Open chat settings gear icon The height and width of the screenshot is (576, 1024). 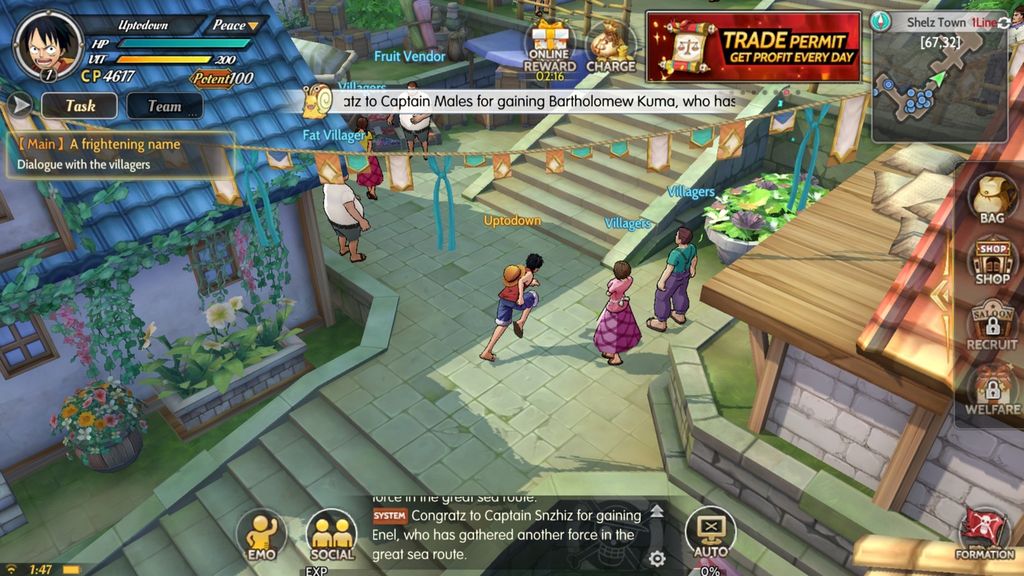tap(657, 558)
